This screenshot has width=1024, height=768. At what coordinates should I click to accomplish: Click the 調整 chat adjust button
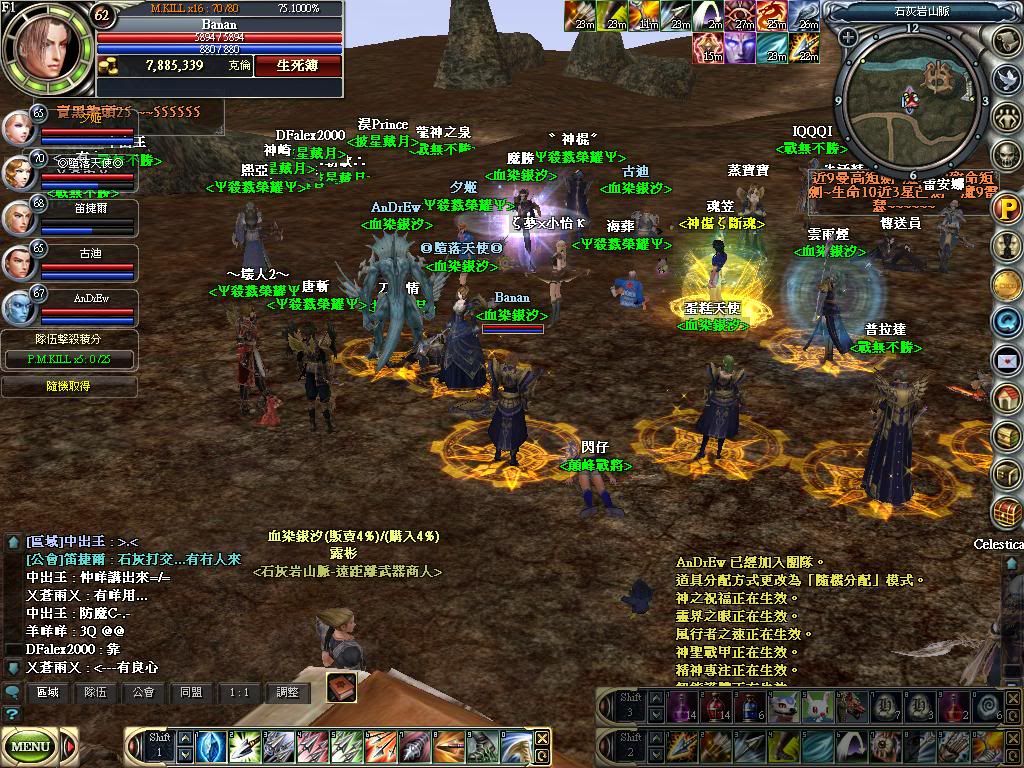[x=287, y=692]
